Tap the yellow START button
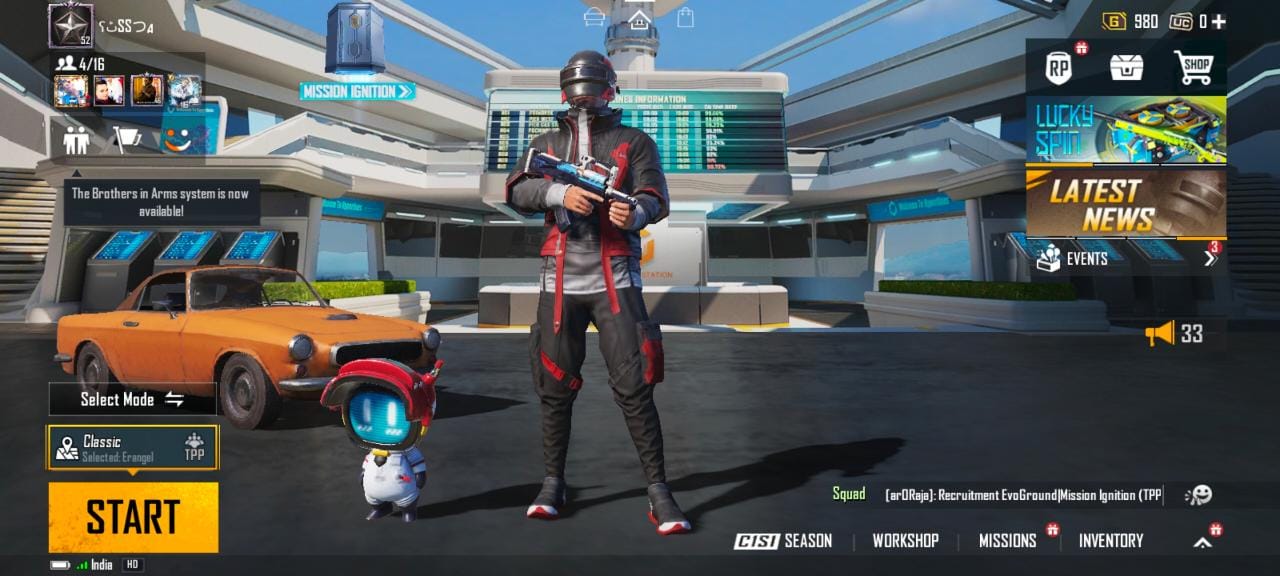This screenshot has width=1280, height=576. [133, 517]
